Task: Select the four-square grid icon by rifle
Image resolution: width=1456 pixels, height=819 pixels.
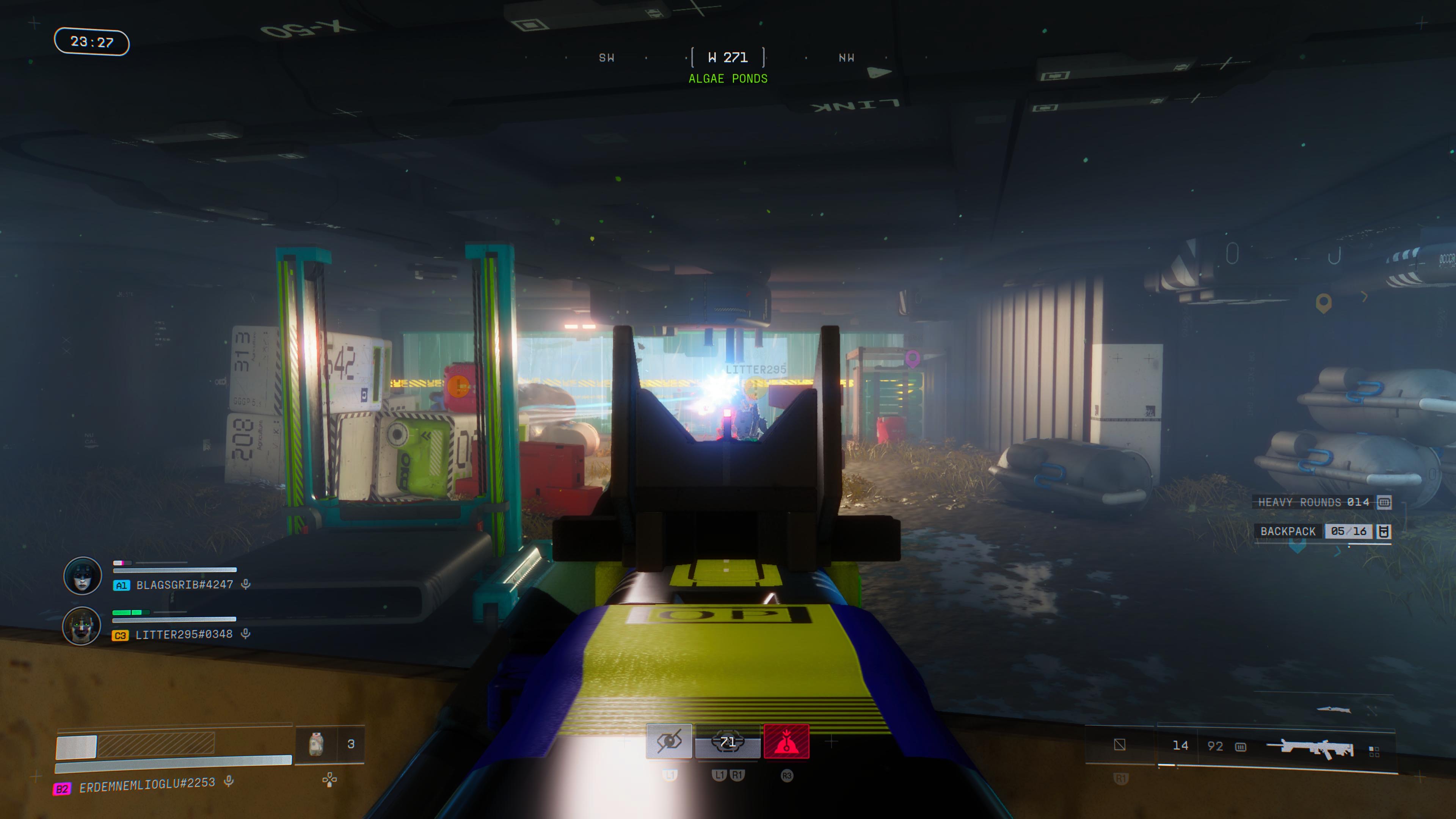Action: pyautogui.click(x=1374, y=751)
